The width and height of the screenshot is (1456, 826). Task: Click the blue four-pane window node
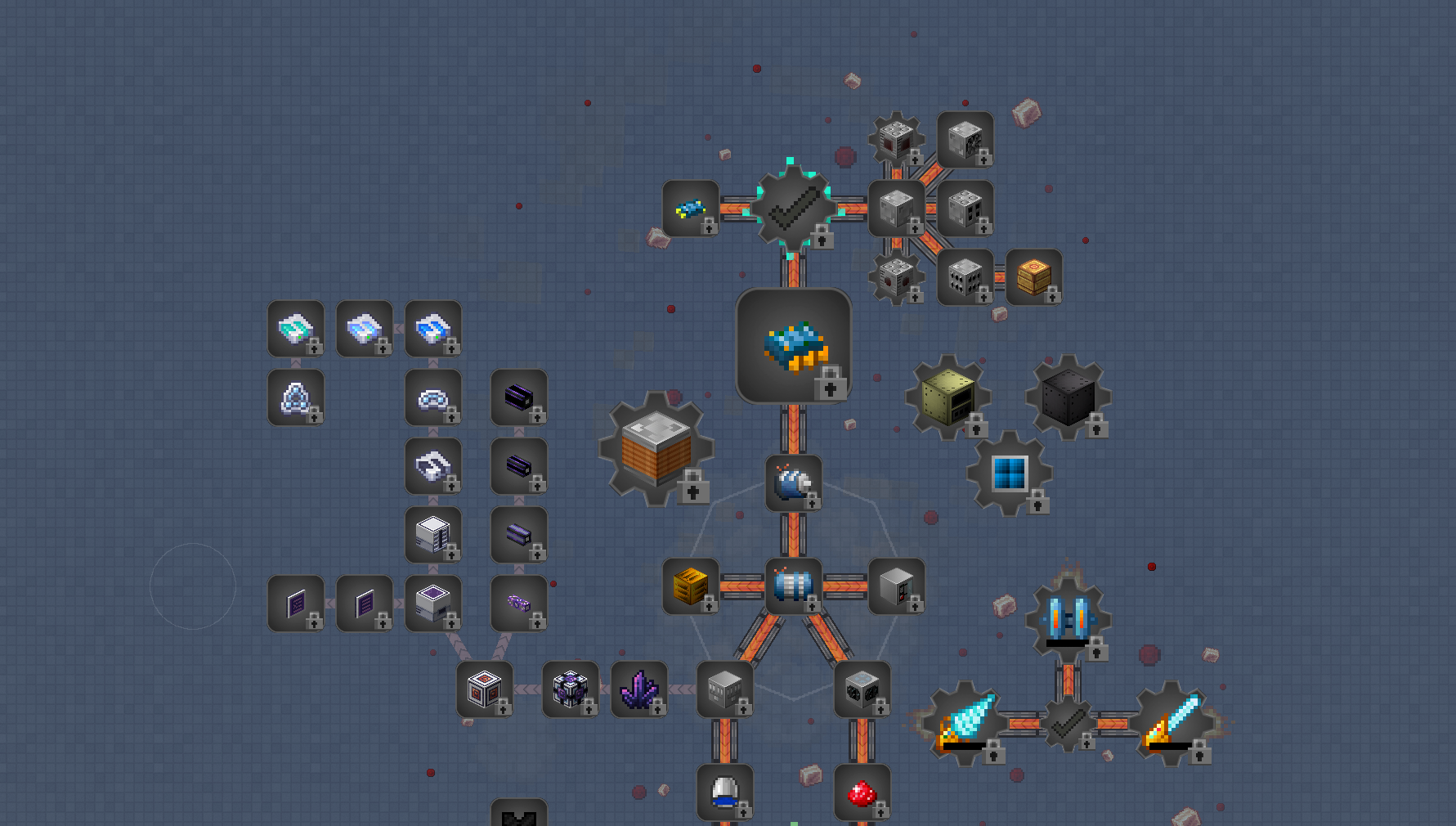[x=1010, y=474]
